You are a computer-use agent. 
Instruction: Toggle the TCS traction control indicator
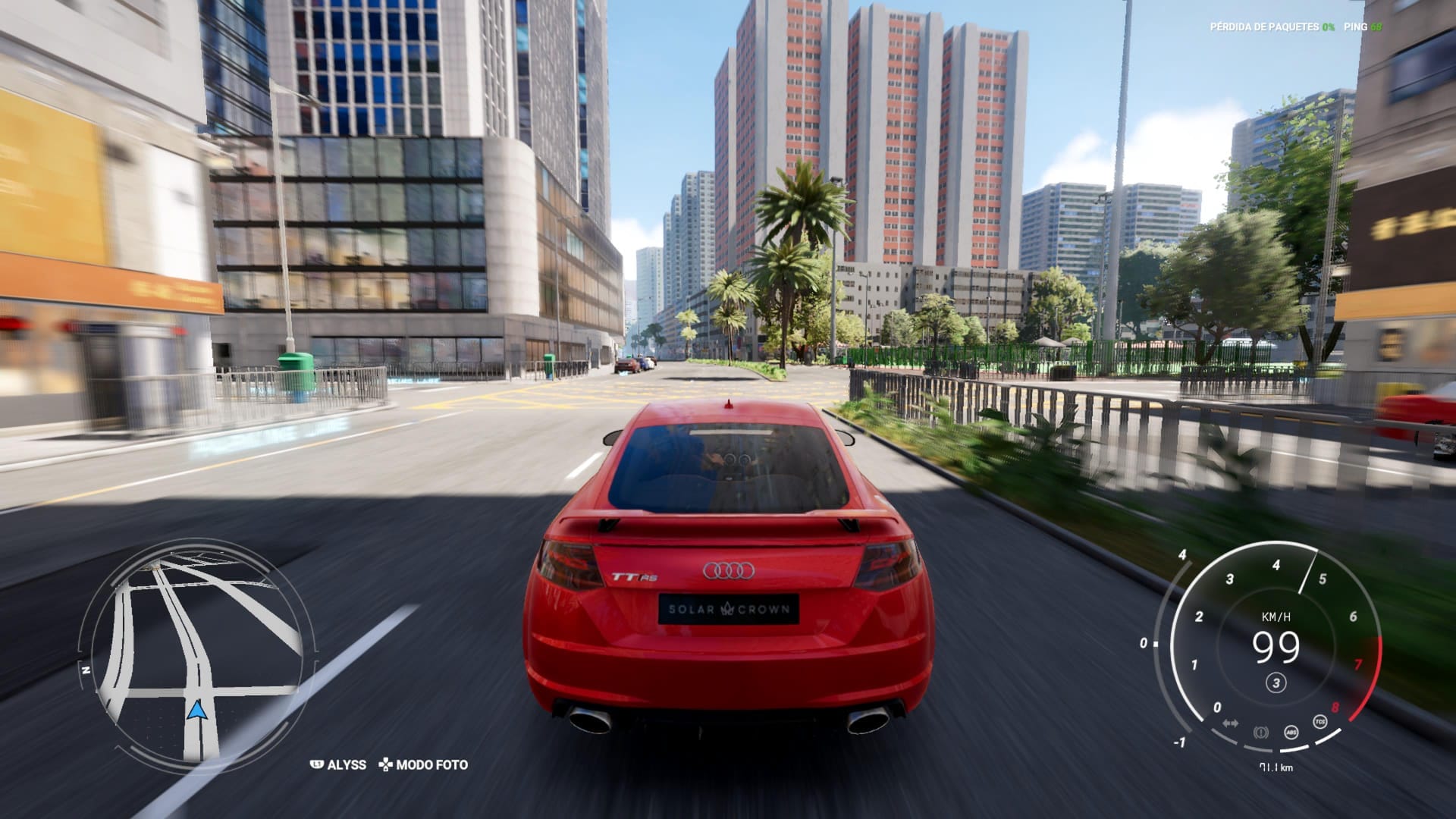pyautogui.click(x=1320, y=721)
